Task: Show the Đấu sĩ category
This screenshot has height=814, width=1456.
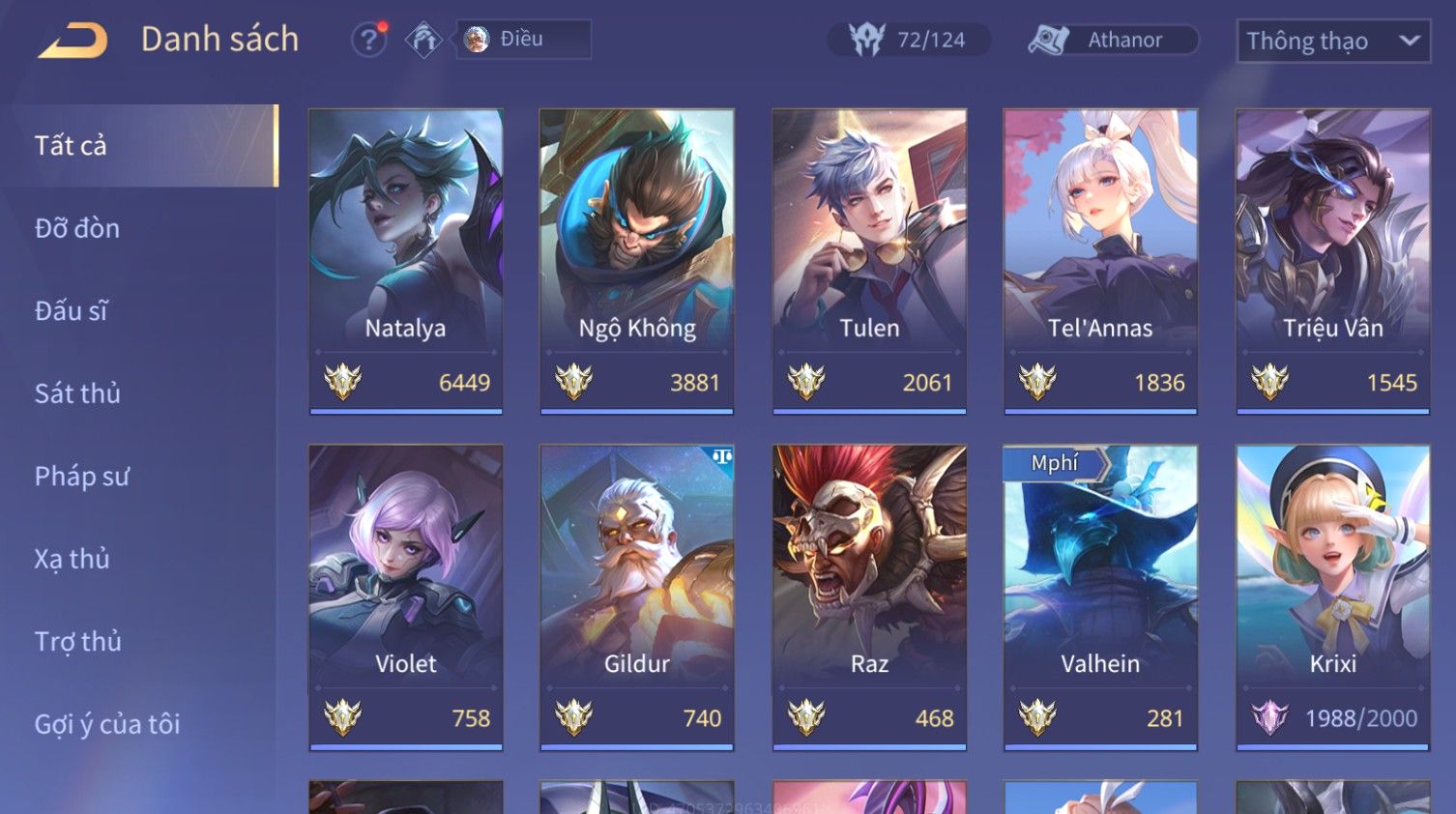Action: pyautogui.click(x=72, y=311)
